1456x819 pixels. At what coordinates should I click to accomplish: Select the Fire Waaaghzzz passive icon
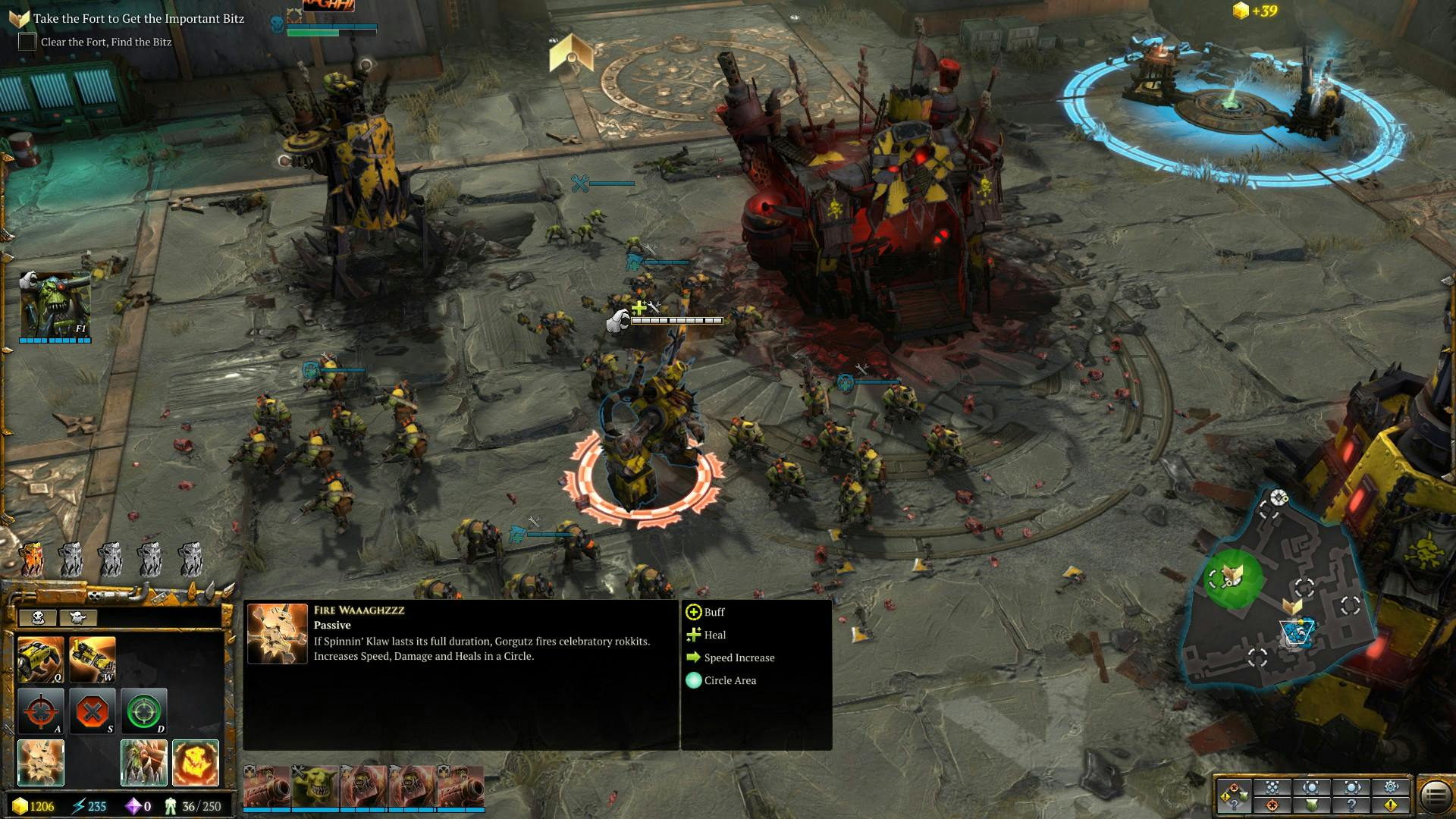click(40, 762)
